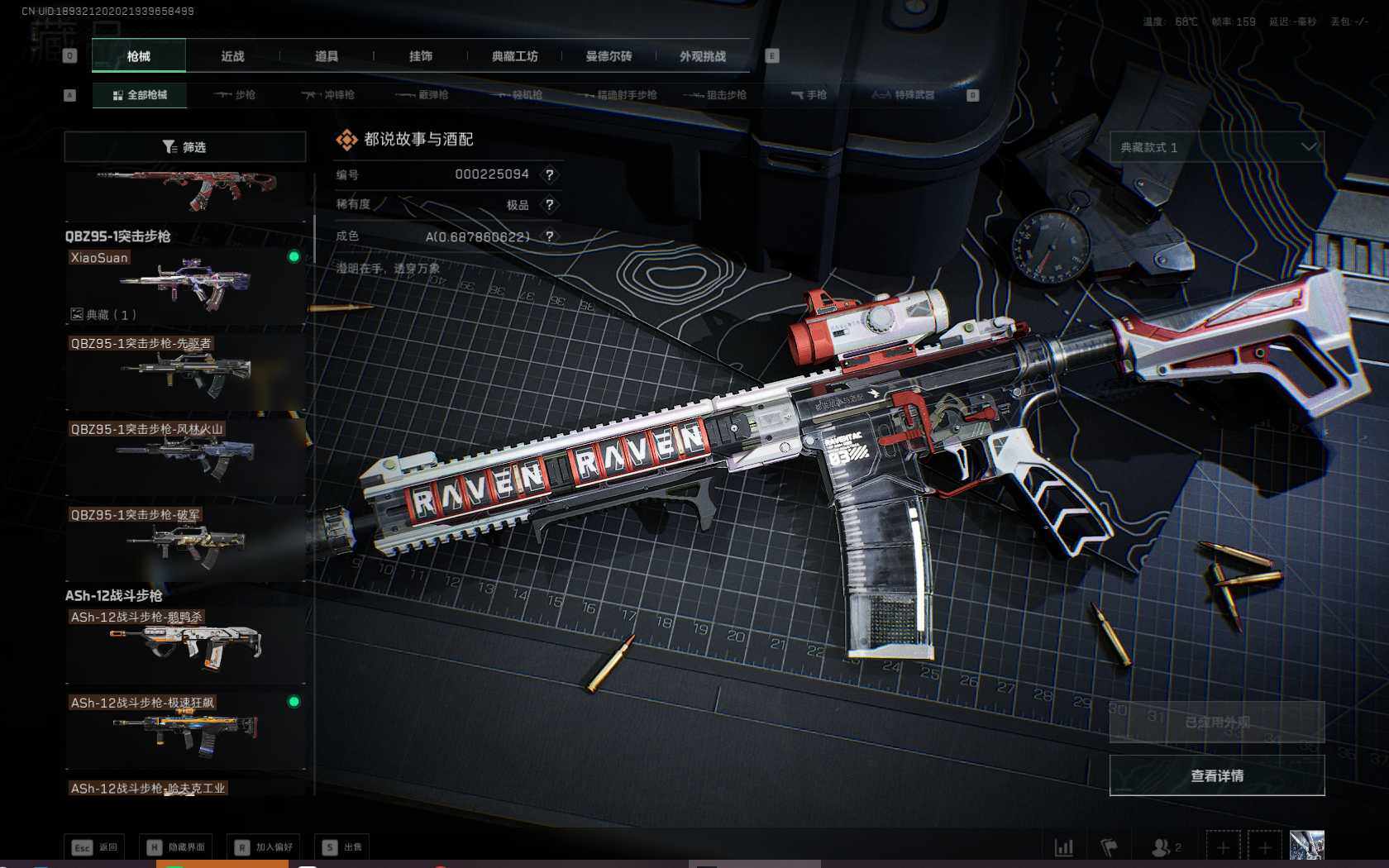Select the 挂饰 charms tab
This screenshot has width=1389, height=868.
421,56
